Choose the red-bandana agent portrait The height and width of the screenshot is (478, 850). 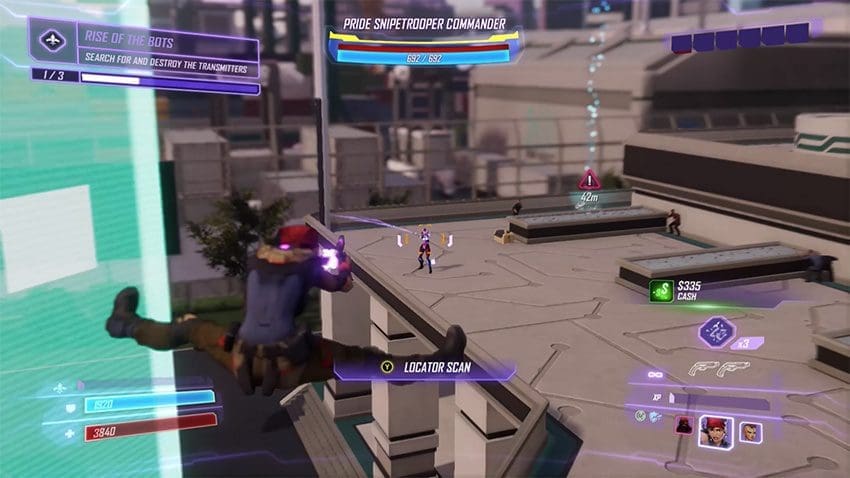pos(715,431)
